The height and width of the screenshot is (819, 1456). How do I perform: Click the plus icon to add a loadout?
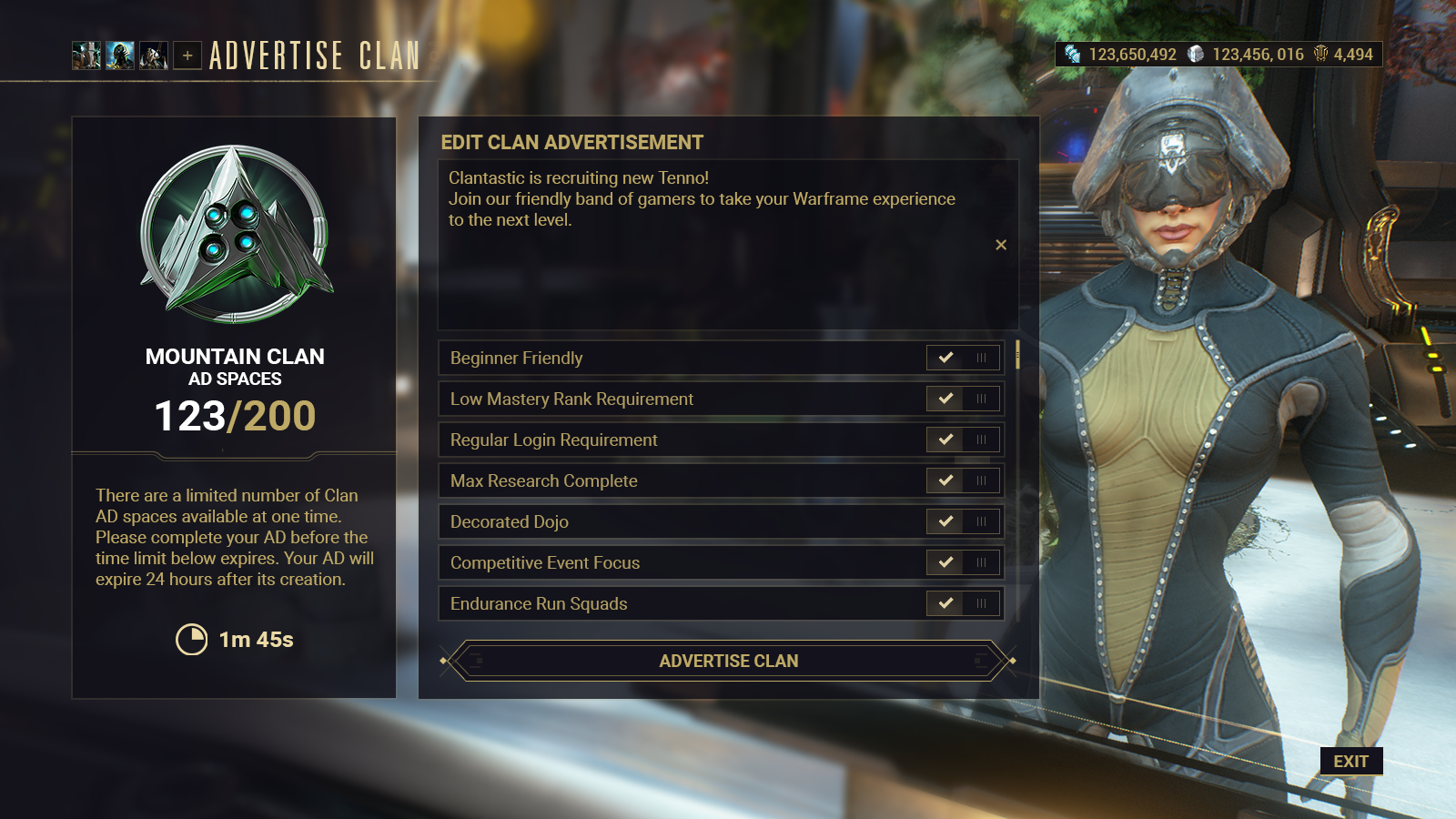click(x=187, y=56)
